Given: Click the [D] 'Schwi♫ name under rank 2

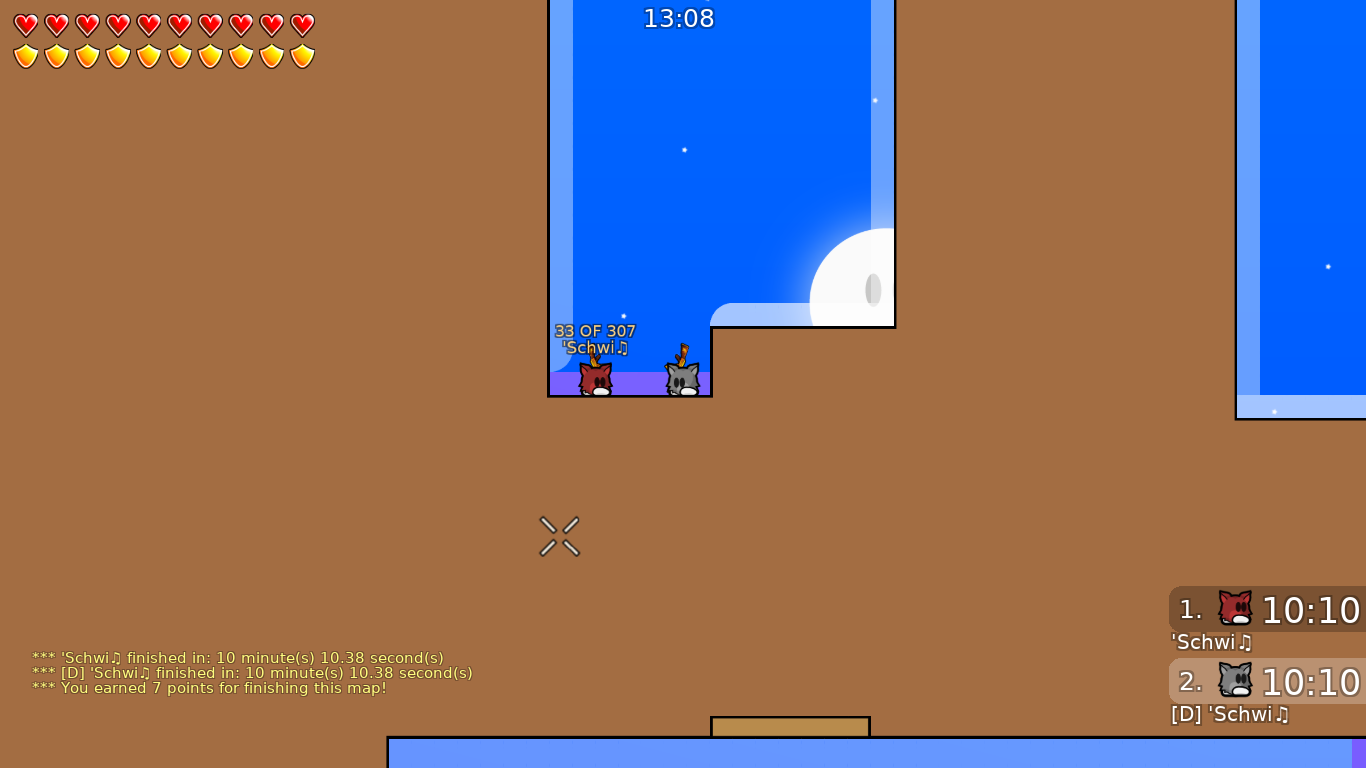Looking at the screenshot, I should coord(1229,715).
